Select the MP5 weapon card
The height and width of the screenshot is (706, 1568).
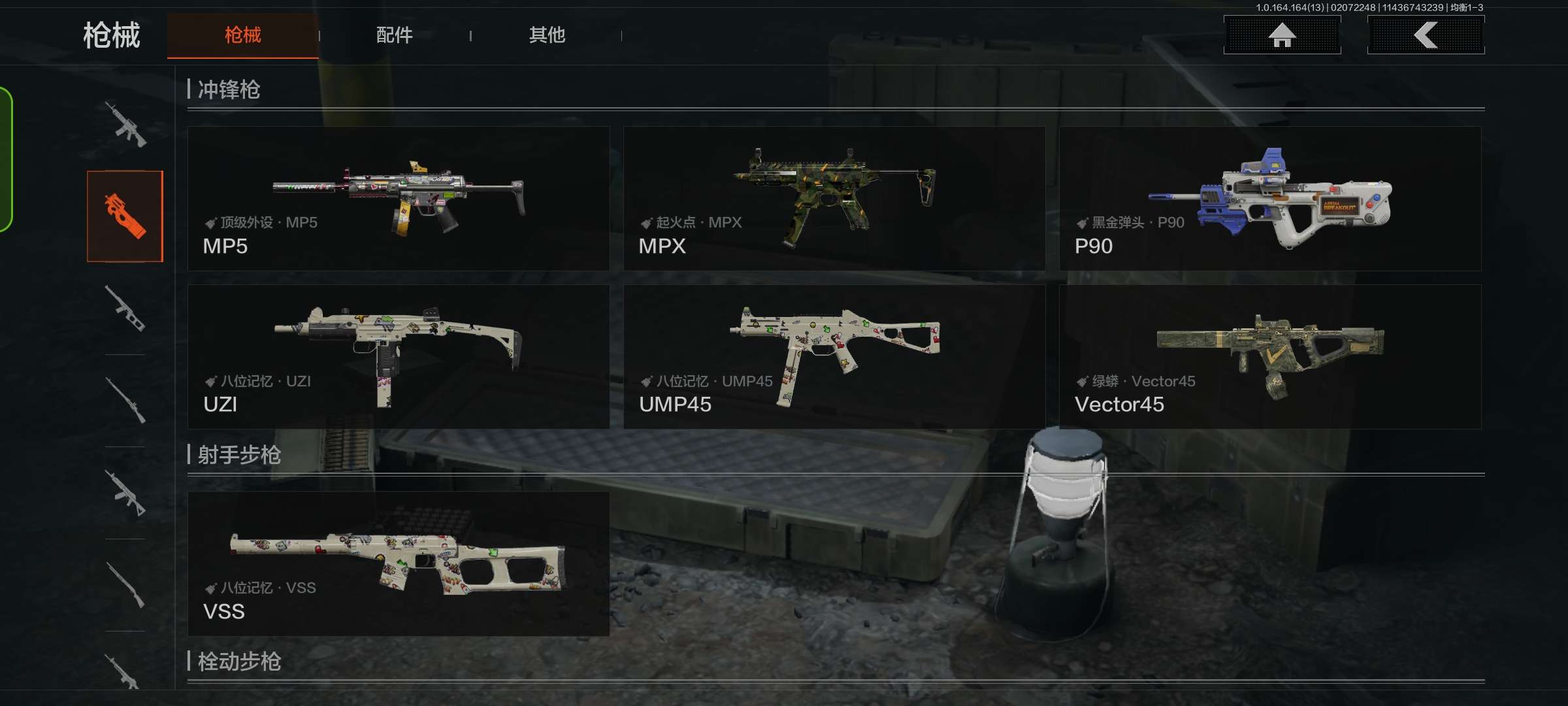click(x=399, y=199)
